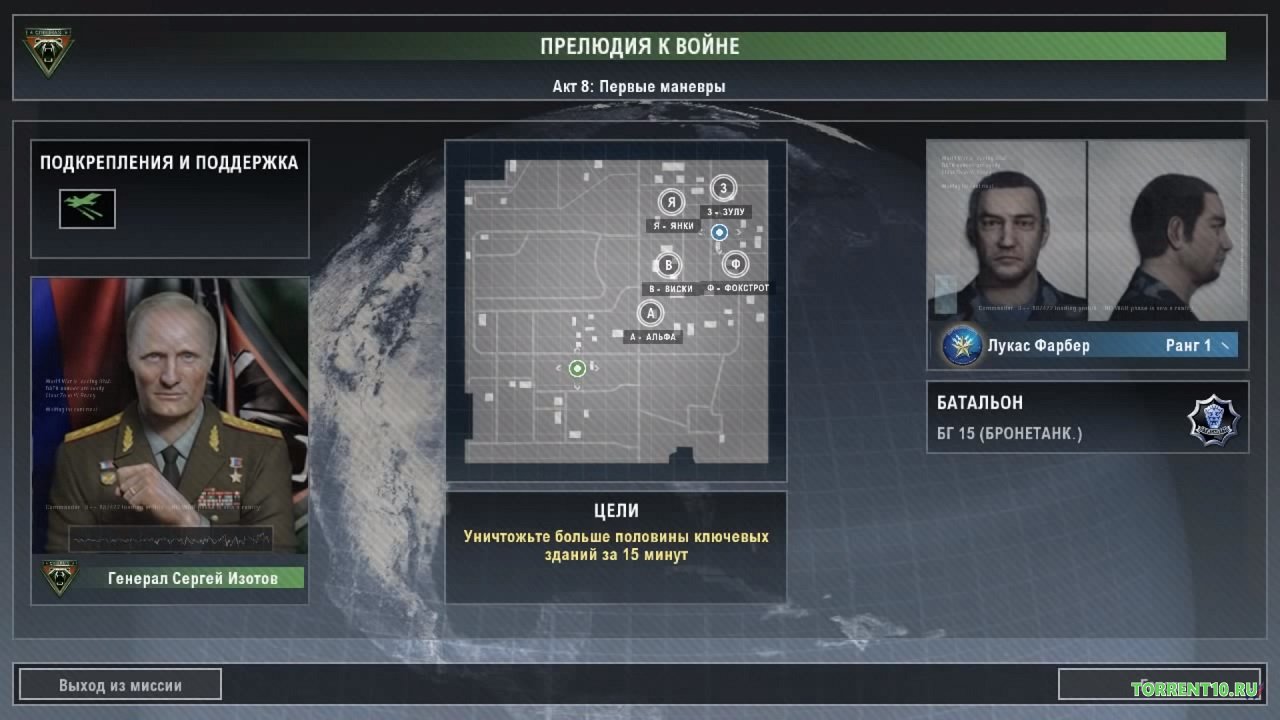Pick the А - Альфа marker on map

click(x=650, y=313)
